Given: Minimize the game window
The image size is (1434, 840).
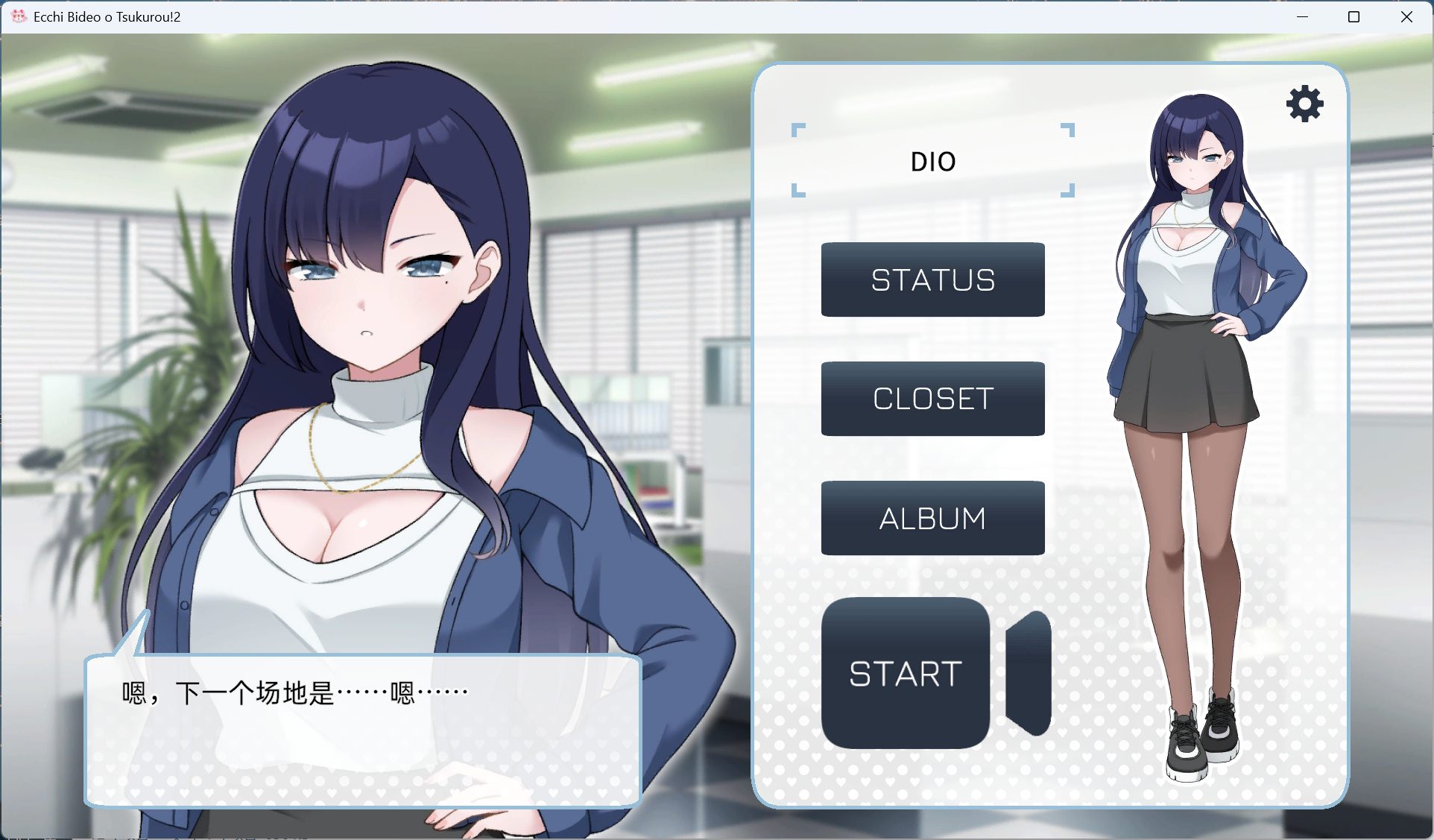Looking at the screenshot, I should tap(1302, 16).
